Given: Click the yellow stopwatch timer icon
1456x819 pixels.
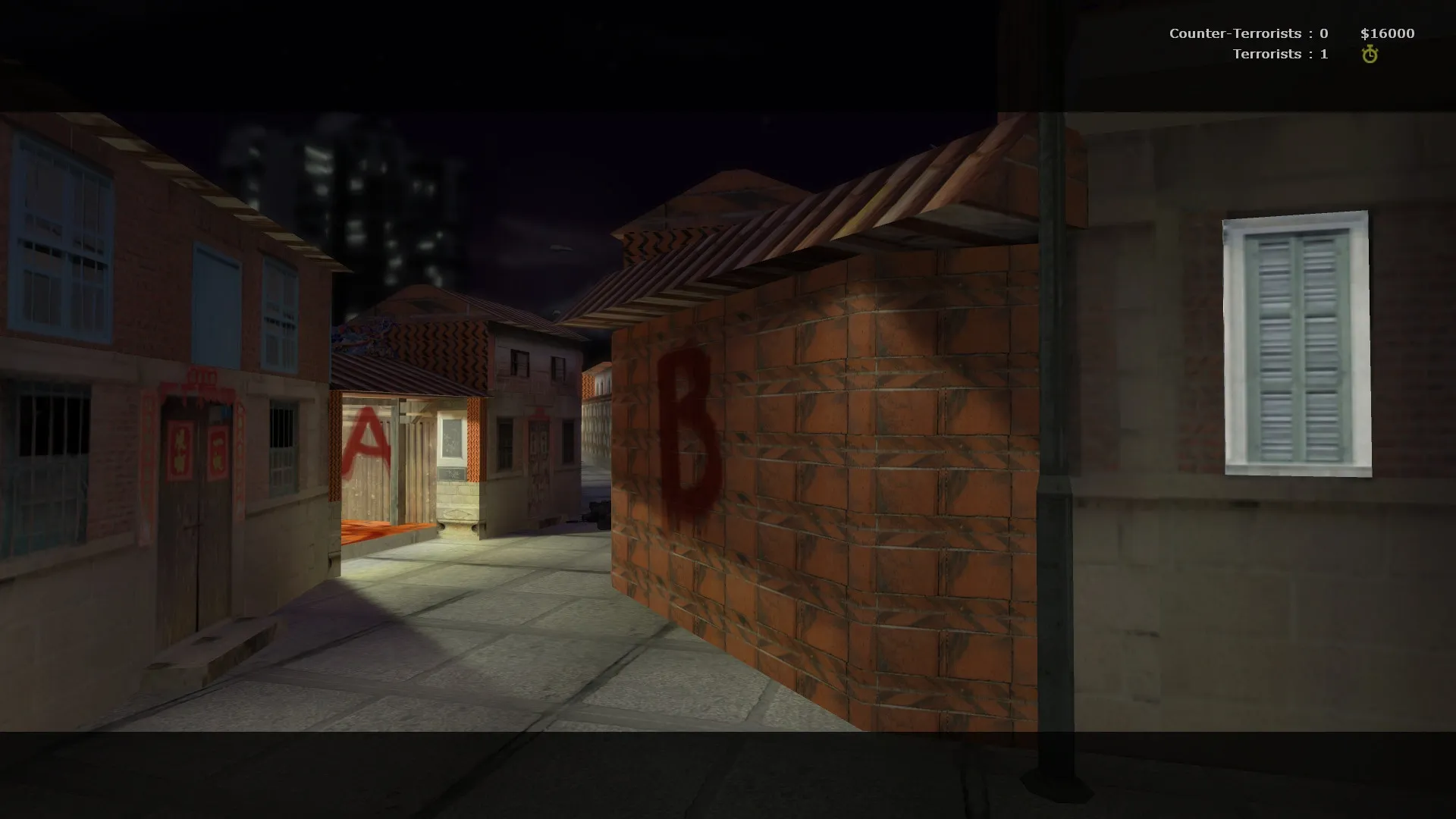Looking at the screenshot, I should tap(1370, 54).
